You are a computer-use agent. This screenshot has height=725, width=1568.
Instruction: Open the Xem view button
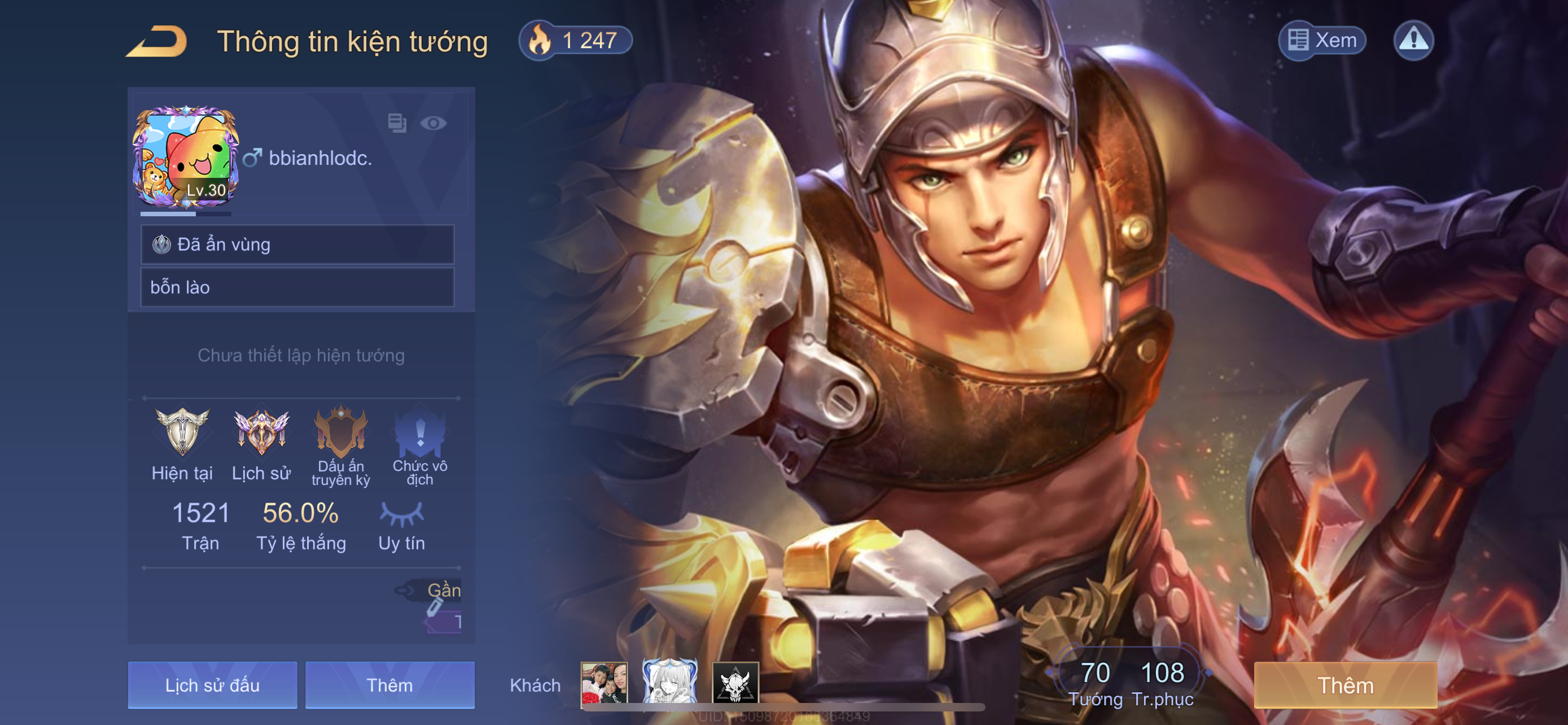[1321, 40]
